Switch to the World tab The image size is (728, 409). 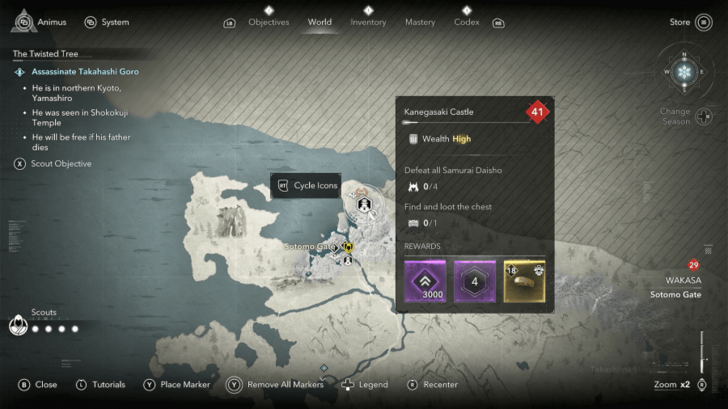[320, 22]
